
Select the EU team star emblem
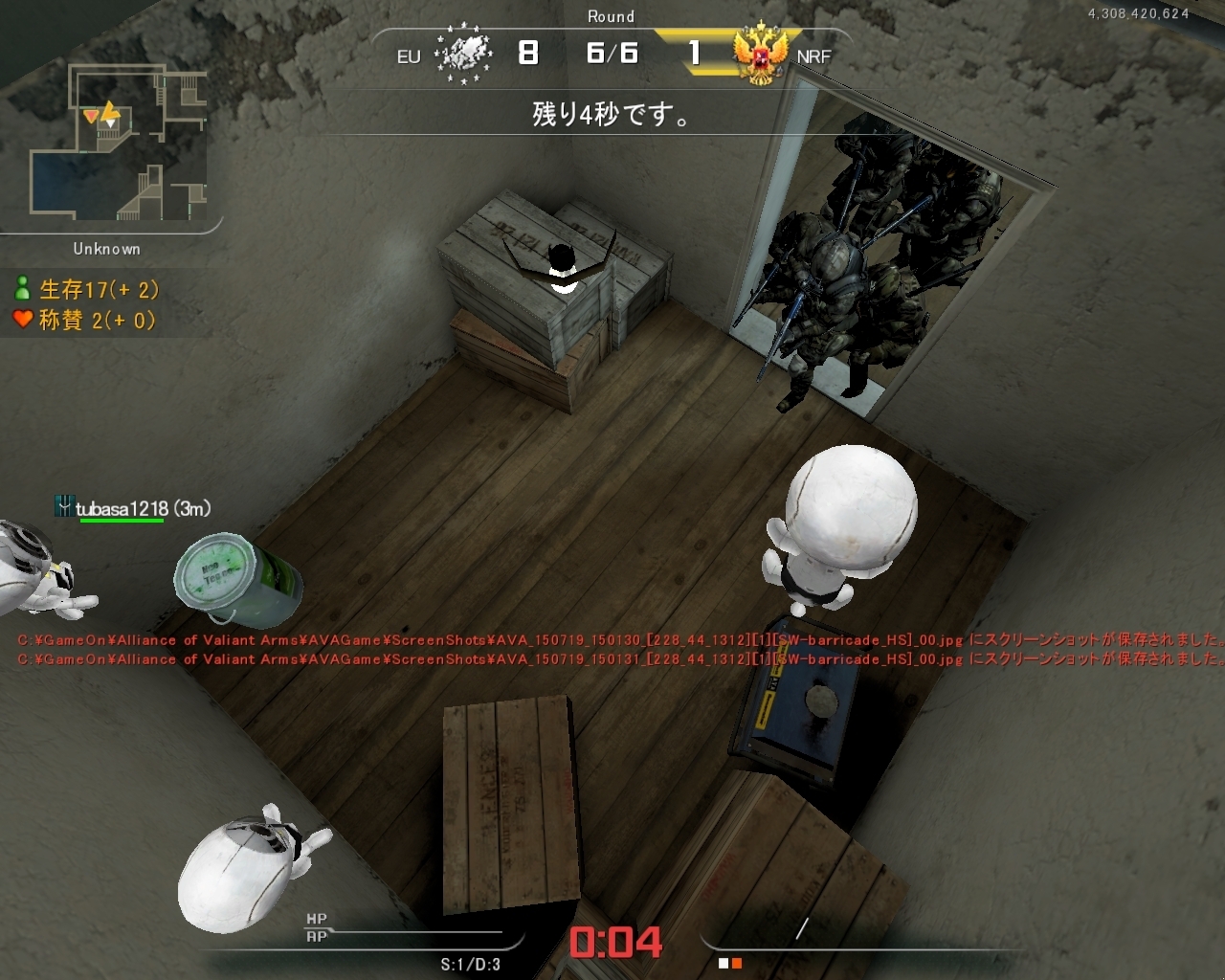click(463, 55)
